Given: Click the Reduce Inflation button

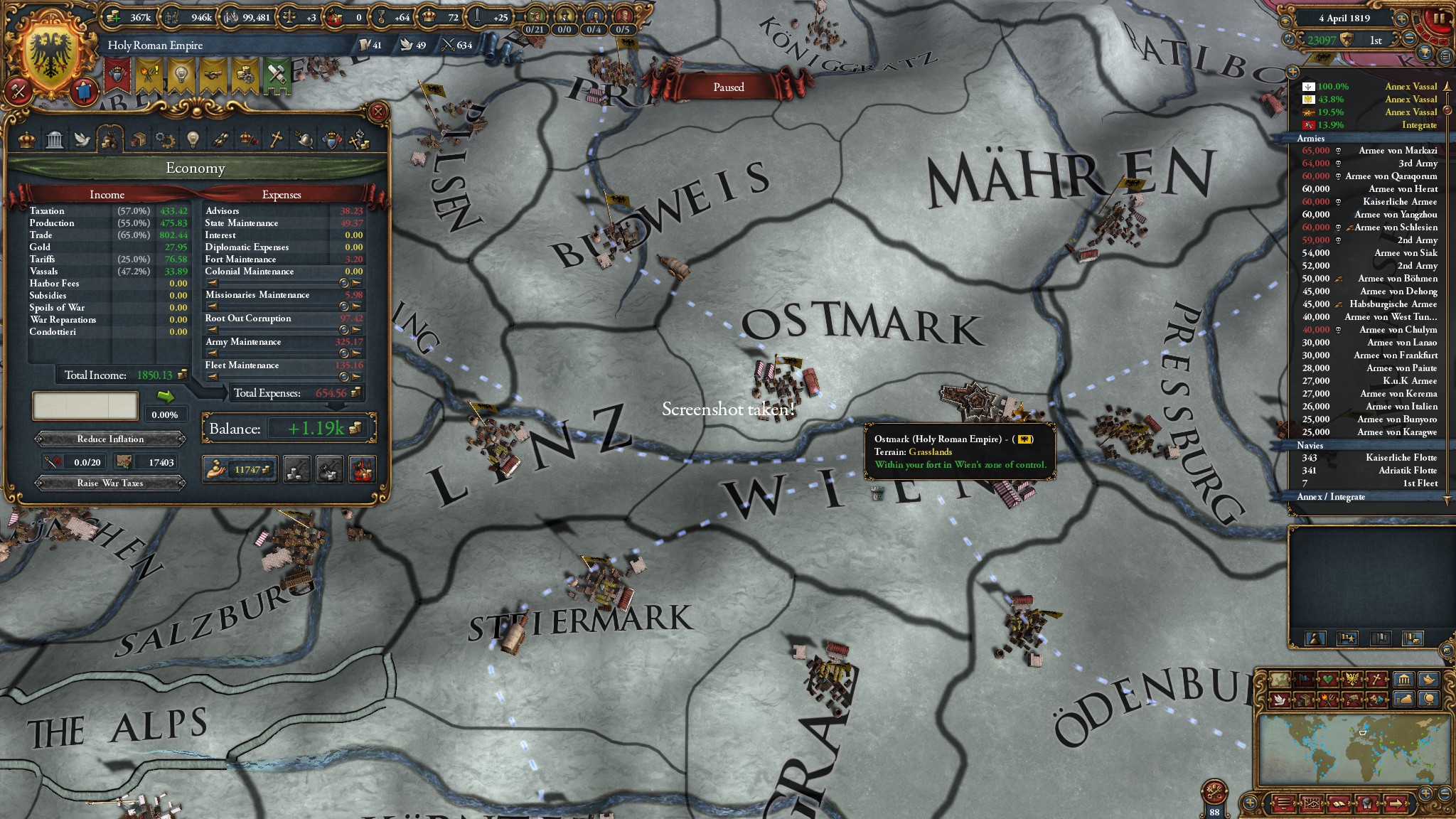Looking at the screenshot, I should click(x=110, y=439).
